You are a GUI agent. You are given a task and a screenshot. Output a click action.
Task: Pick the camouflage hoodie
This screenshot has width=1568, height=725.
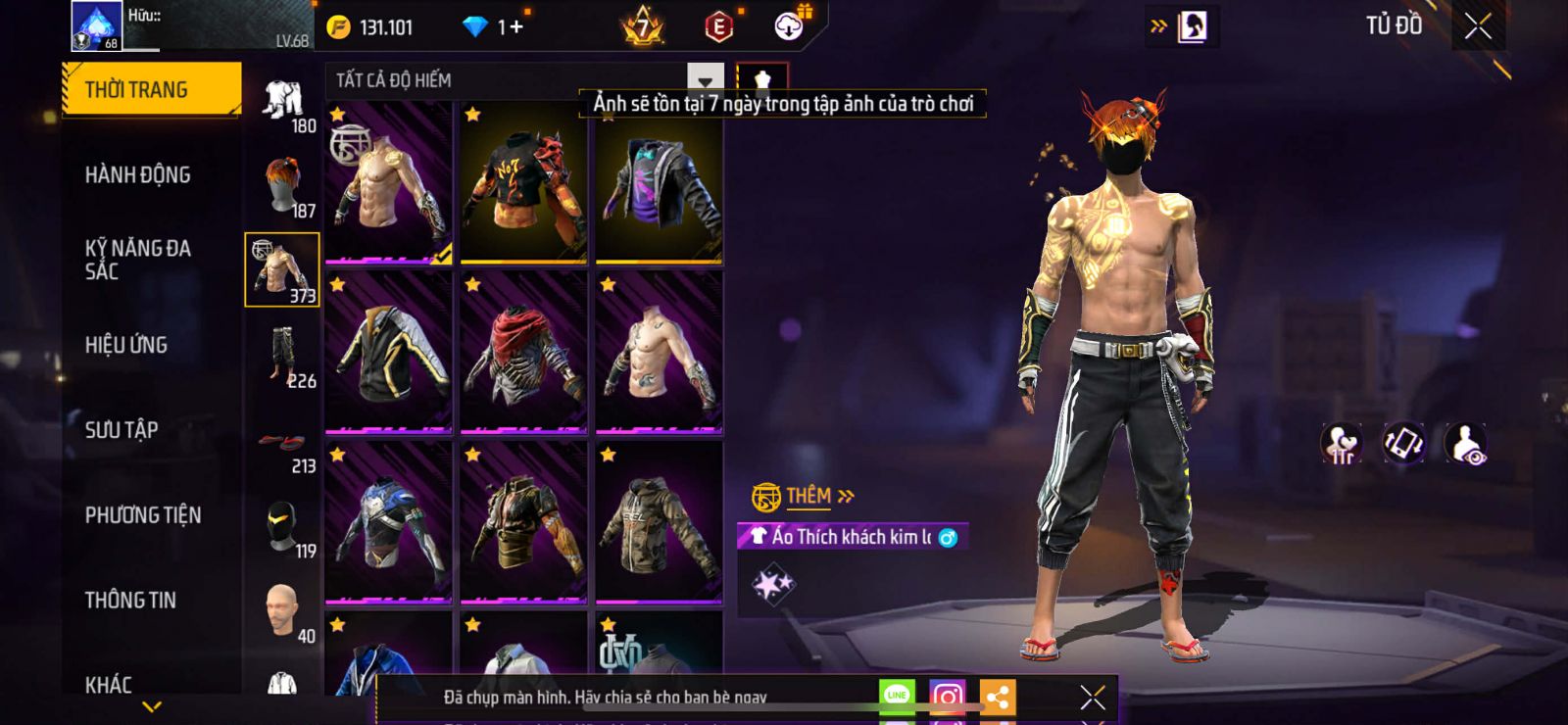659,523
